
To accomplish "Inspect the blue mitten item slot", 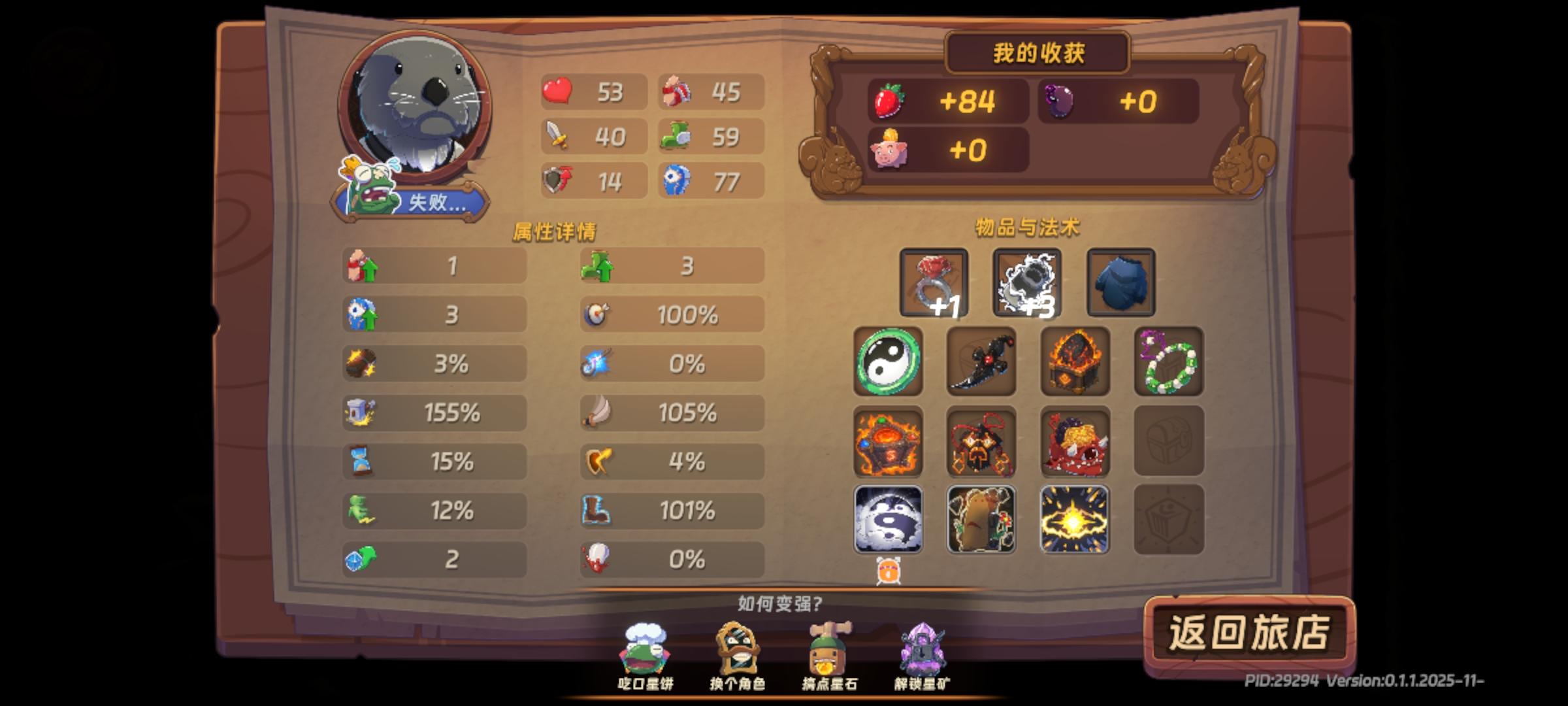I will tap(1119, 282).
